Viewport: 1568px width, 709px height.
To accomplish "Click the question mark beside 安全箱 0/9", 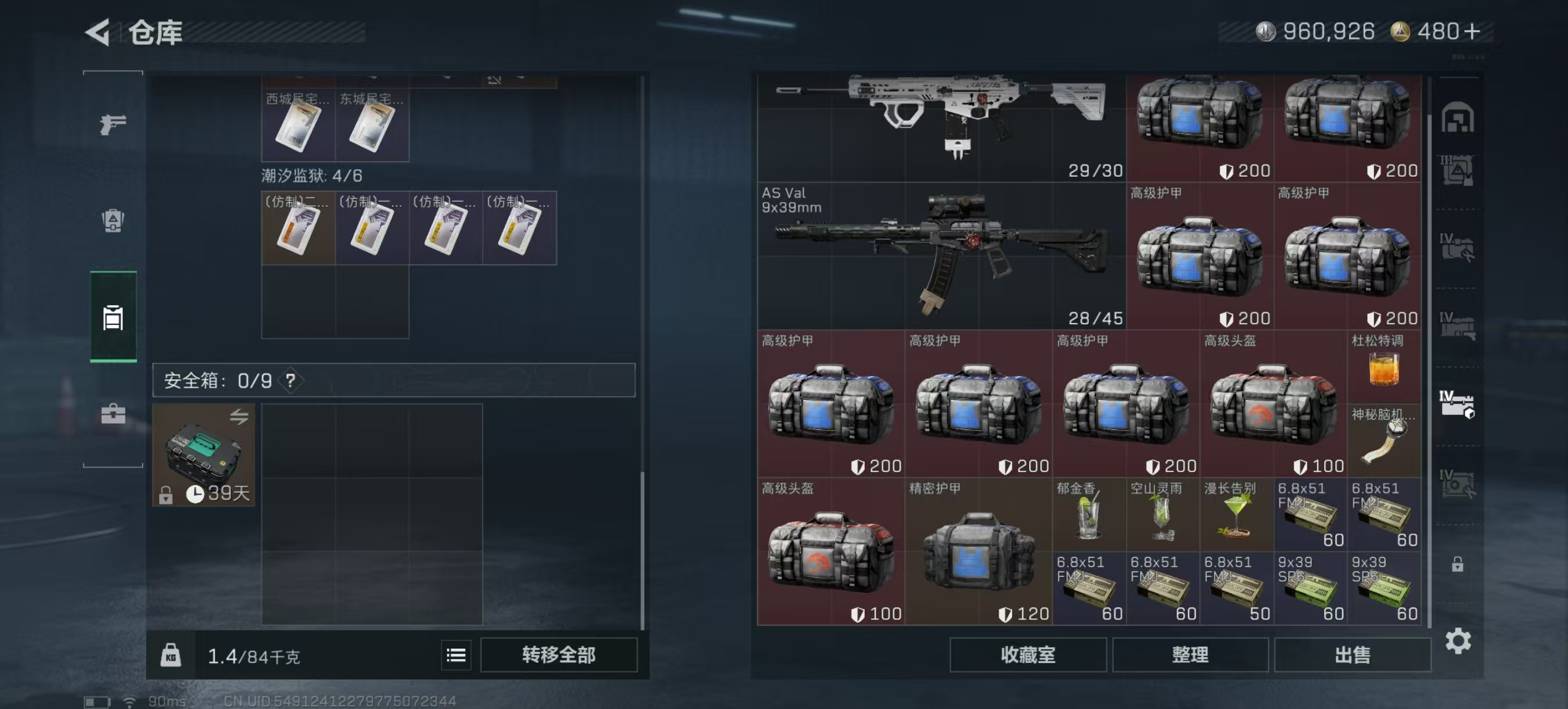I will point(291,381).
